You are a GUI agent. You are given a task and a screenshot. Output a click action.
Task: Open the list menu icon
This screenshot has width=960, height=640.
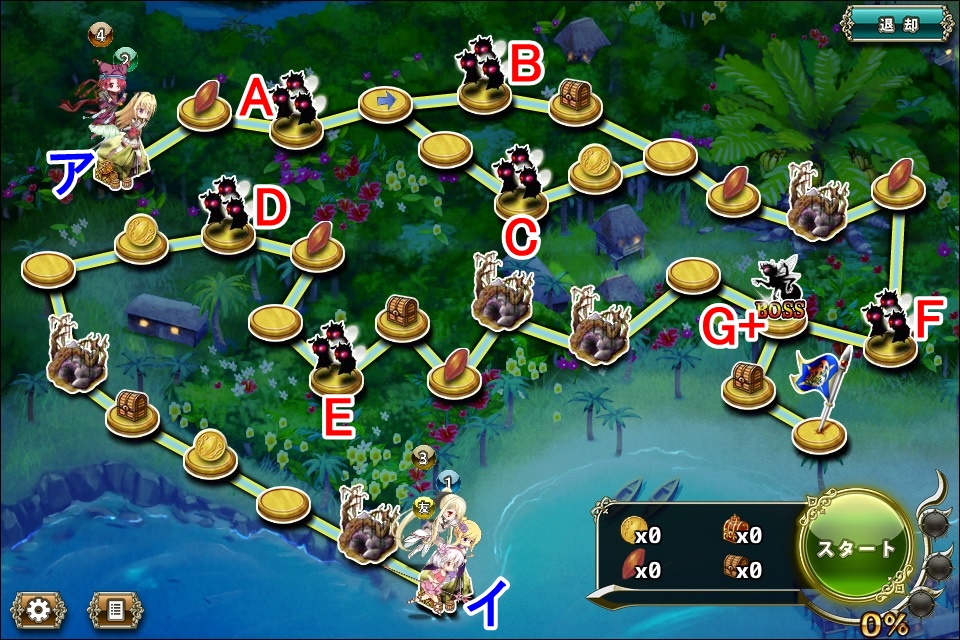click(115, 610)
